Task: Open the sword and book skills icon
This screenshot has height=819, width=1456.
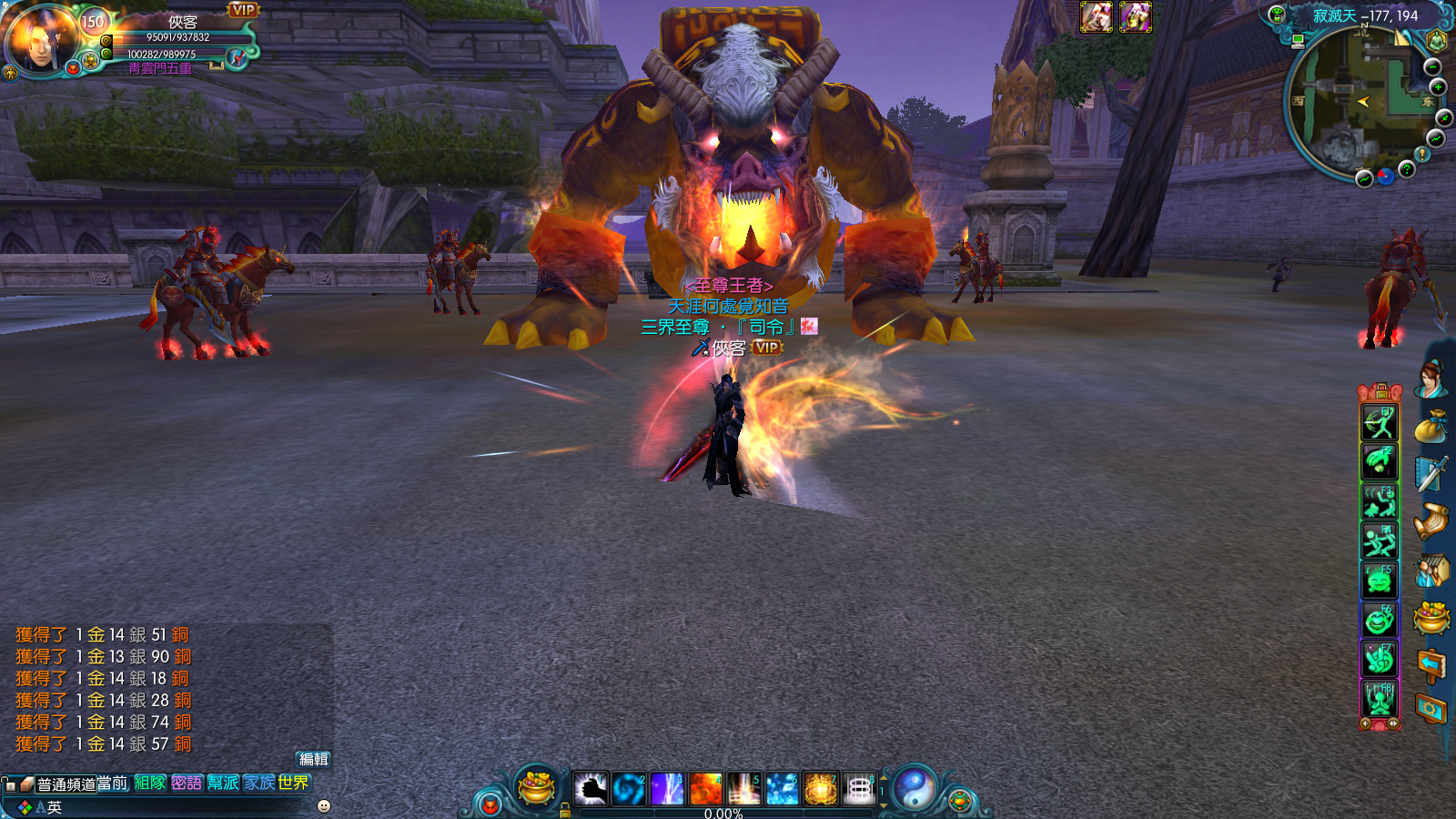Action: (x=1431, y=474)
